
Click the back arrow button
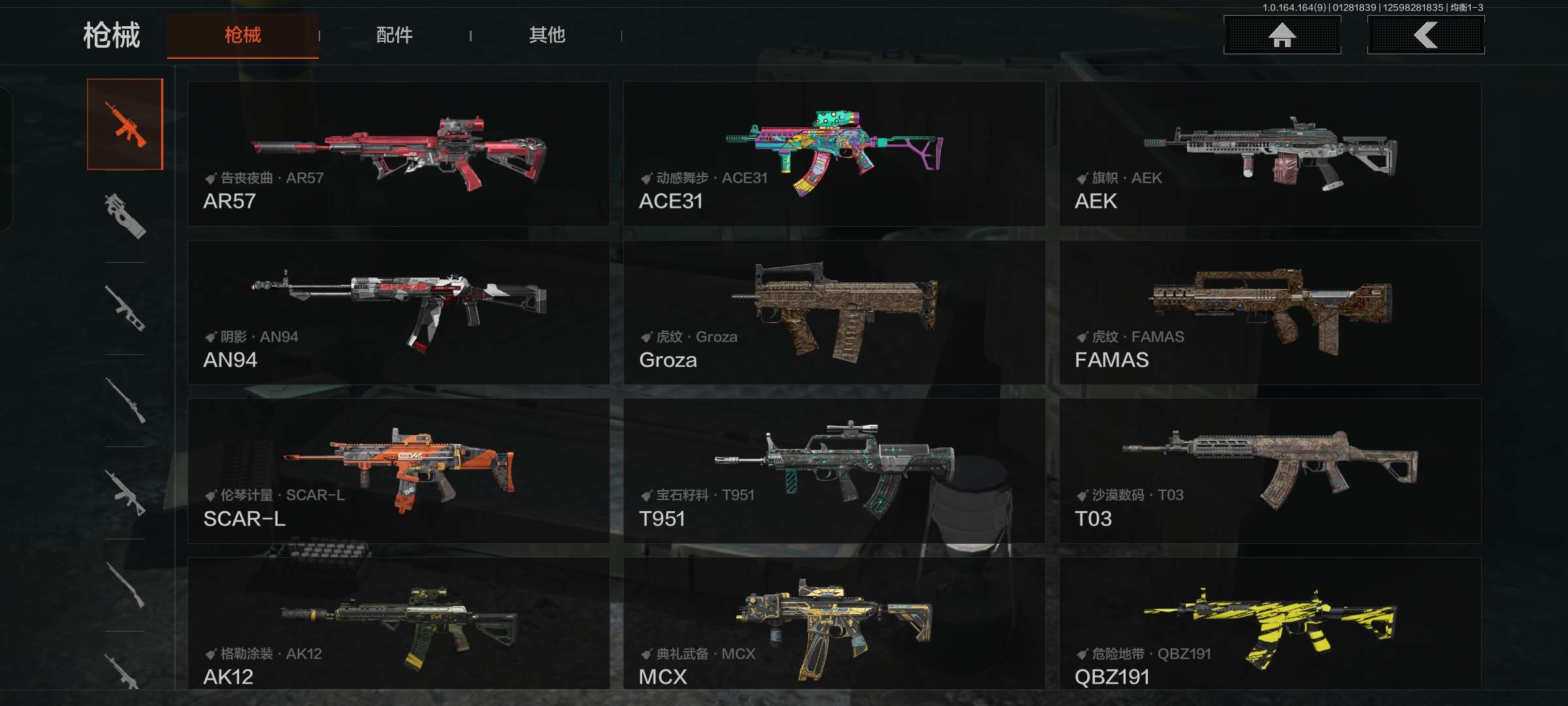[1426, 35]
